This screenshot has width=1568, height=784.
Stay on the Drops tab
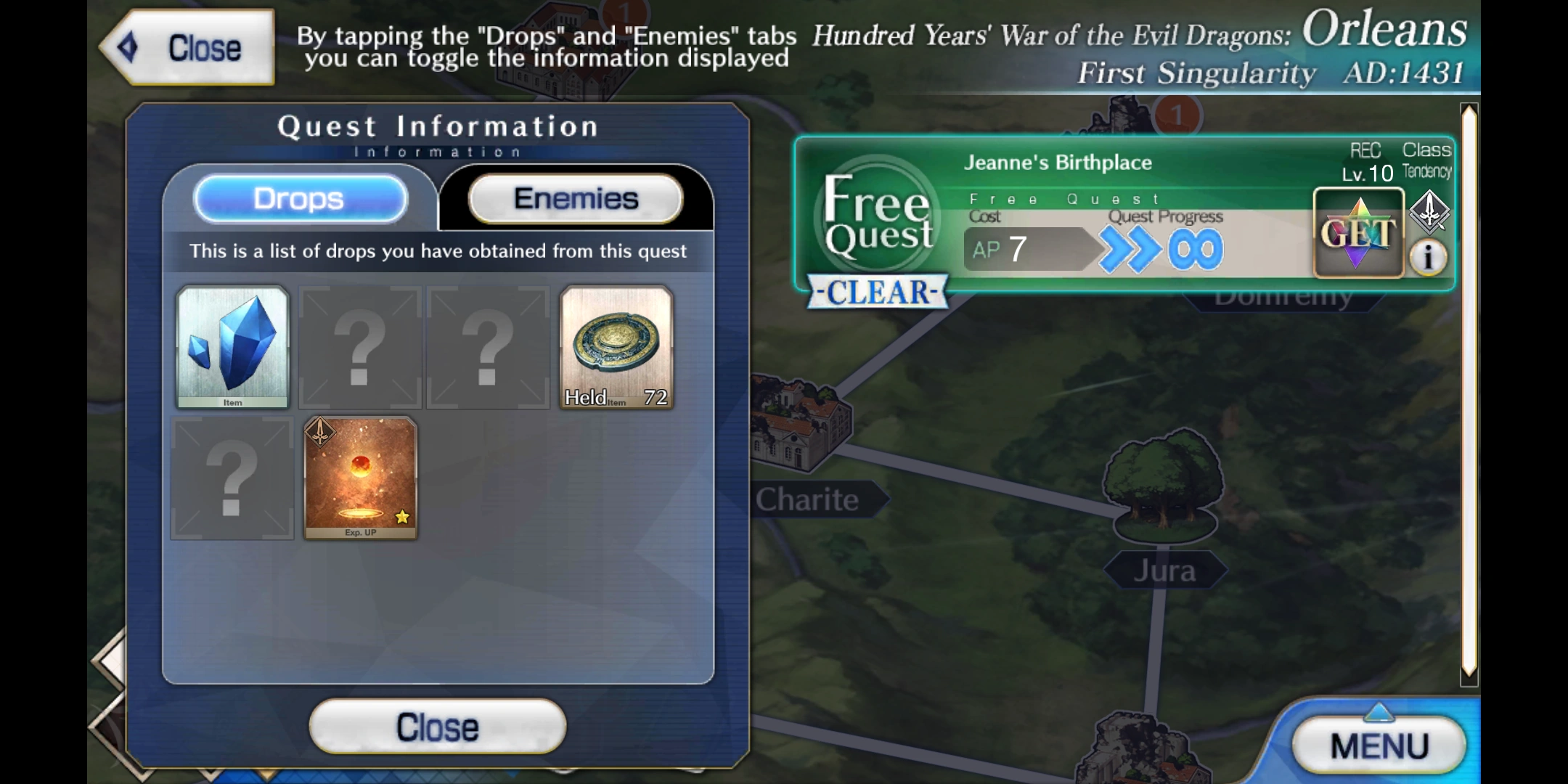(x=300, y=198)
